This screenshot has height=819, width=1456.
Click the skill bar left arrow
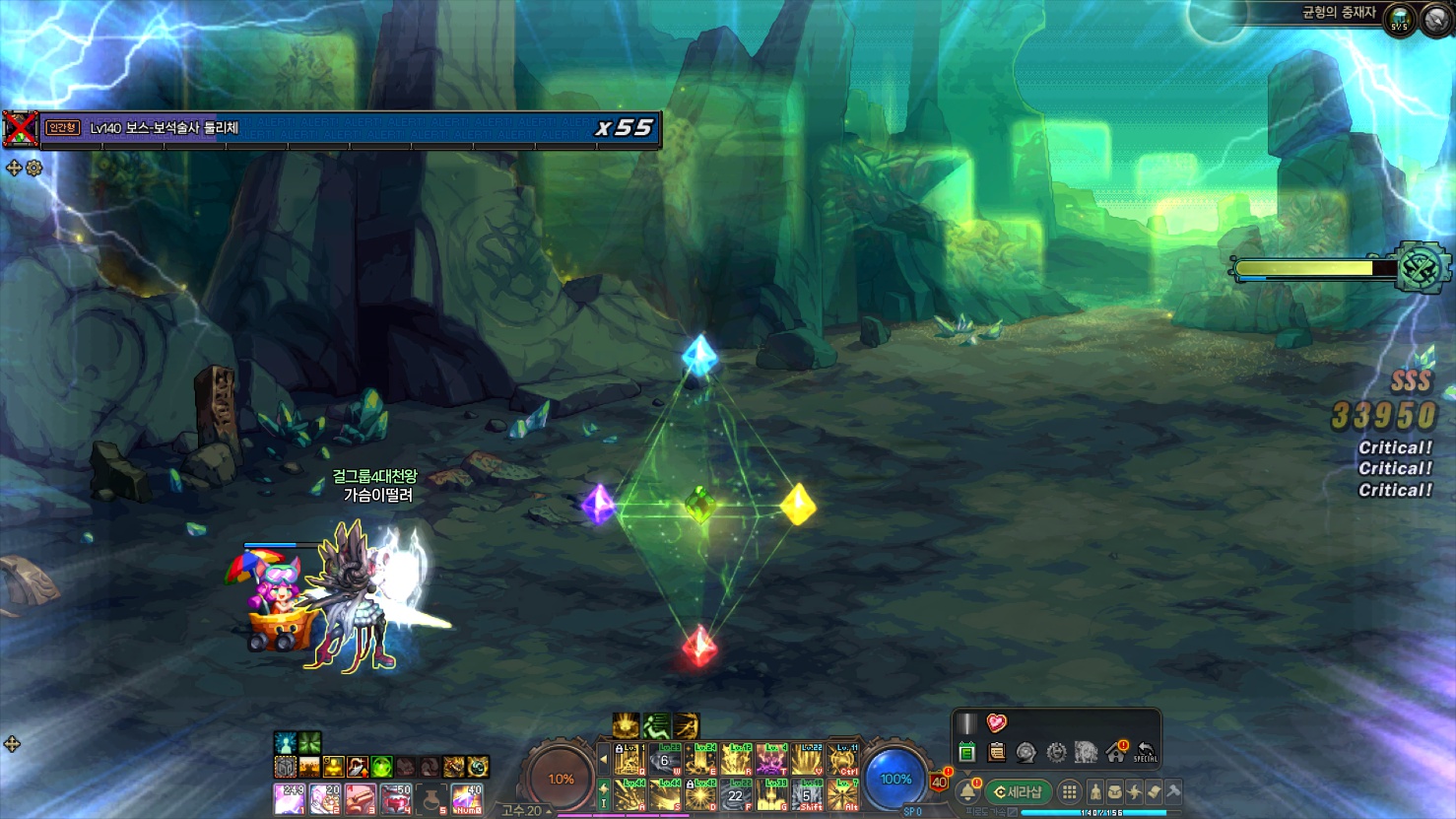[x=603, y=760]
